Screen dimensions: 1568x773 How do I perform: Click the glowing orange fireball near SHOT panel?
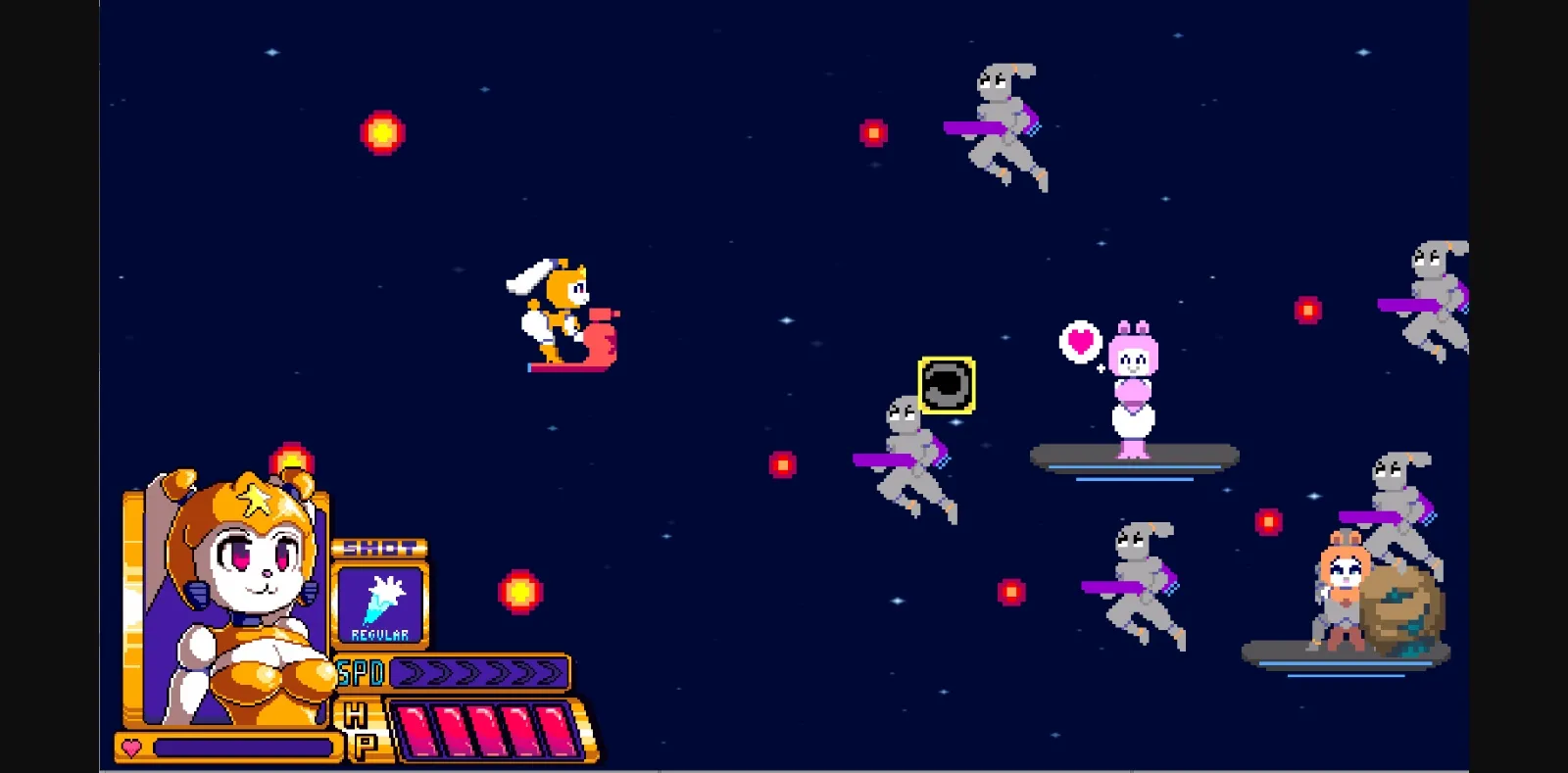point(519,592)
